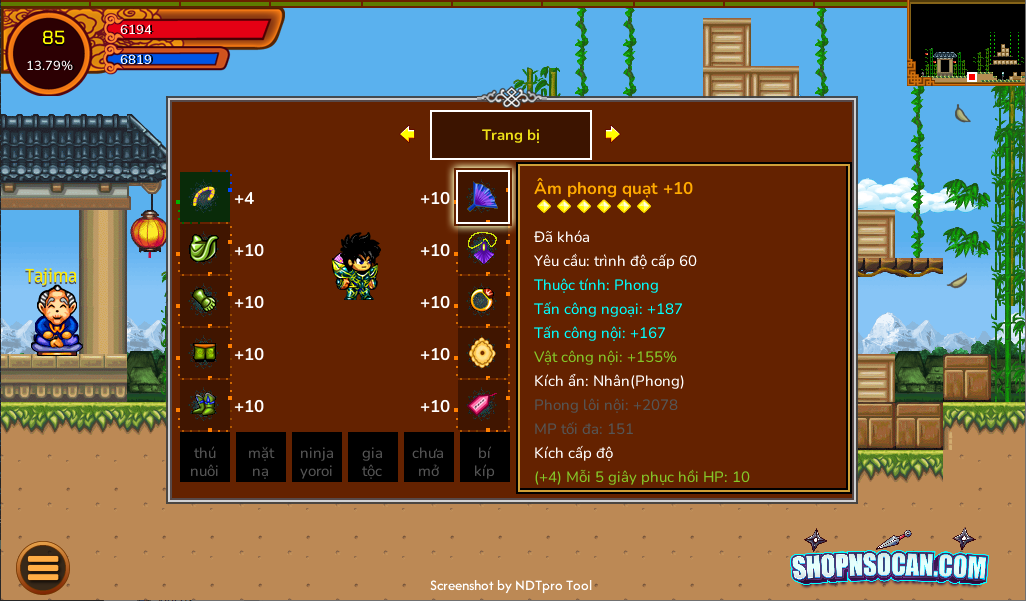Select the purple amulet necklace slot
The height and width of the screenshot is (601, 1026).
point(483,249)
